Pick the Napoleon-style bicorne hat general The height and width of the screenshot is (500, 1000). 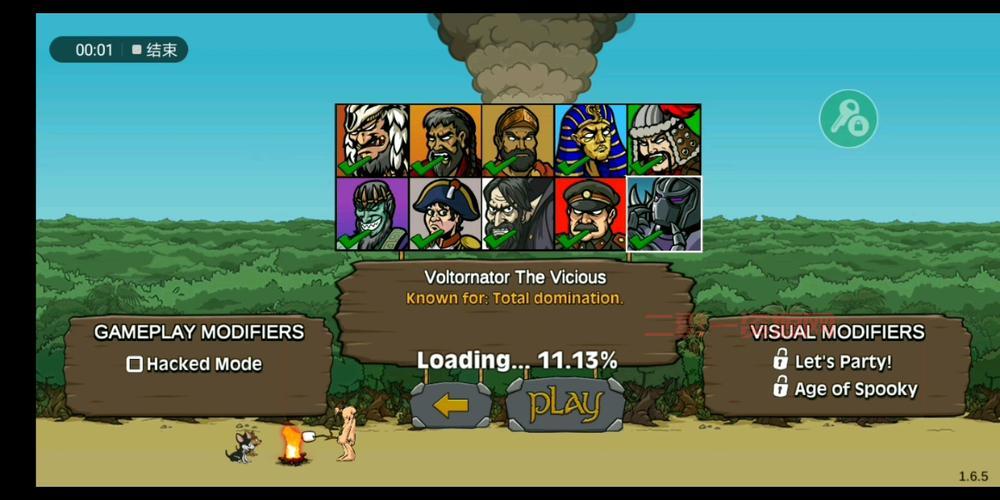pos(445,213)
